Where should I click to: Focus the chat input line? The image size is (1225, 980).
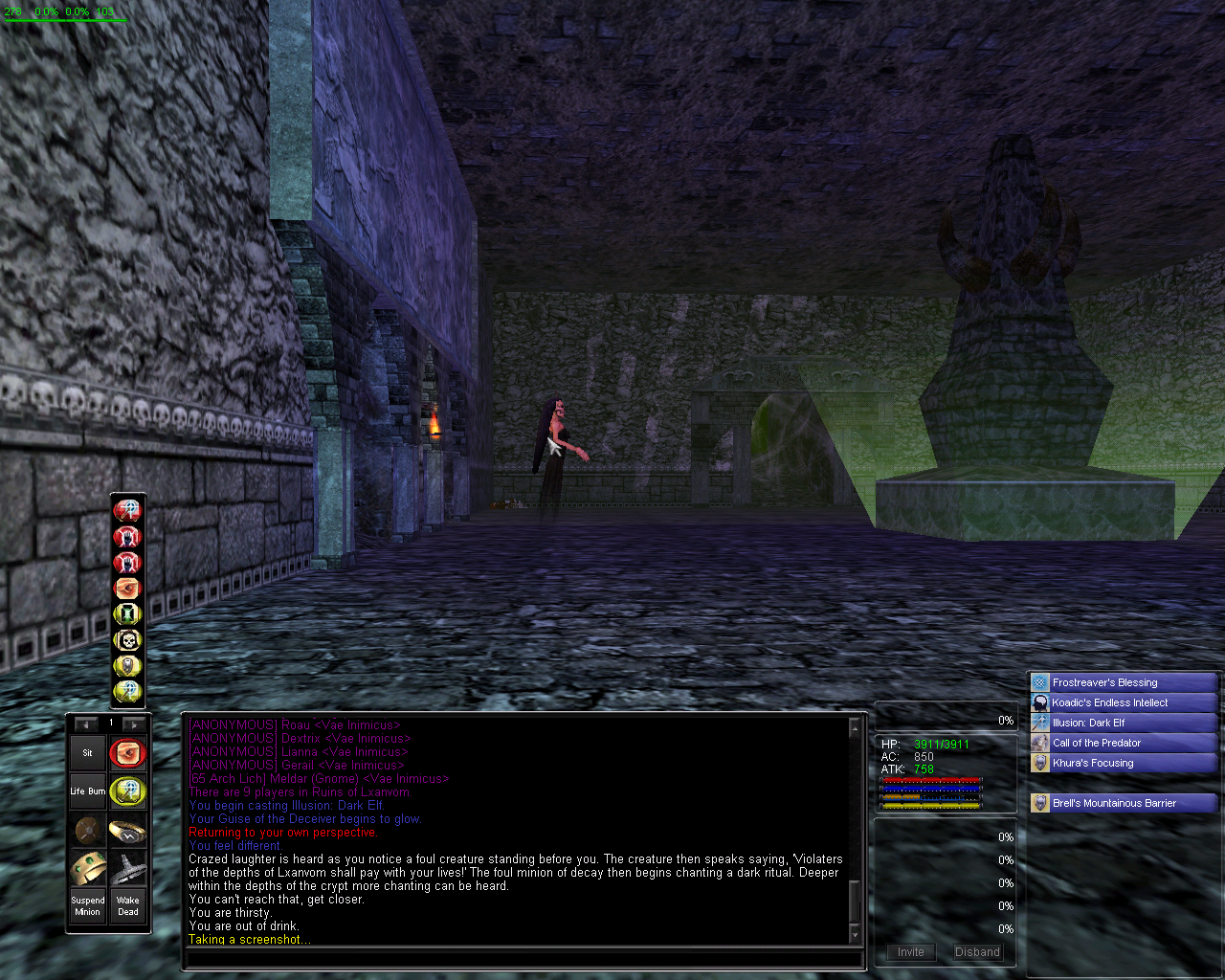(x=522, y=958)
